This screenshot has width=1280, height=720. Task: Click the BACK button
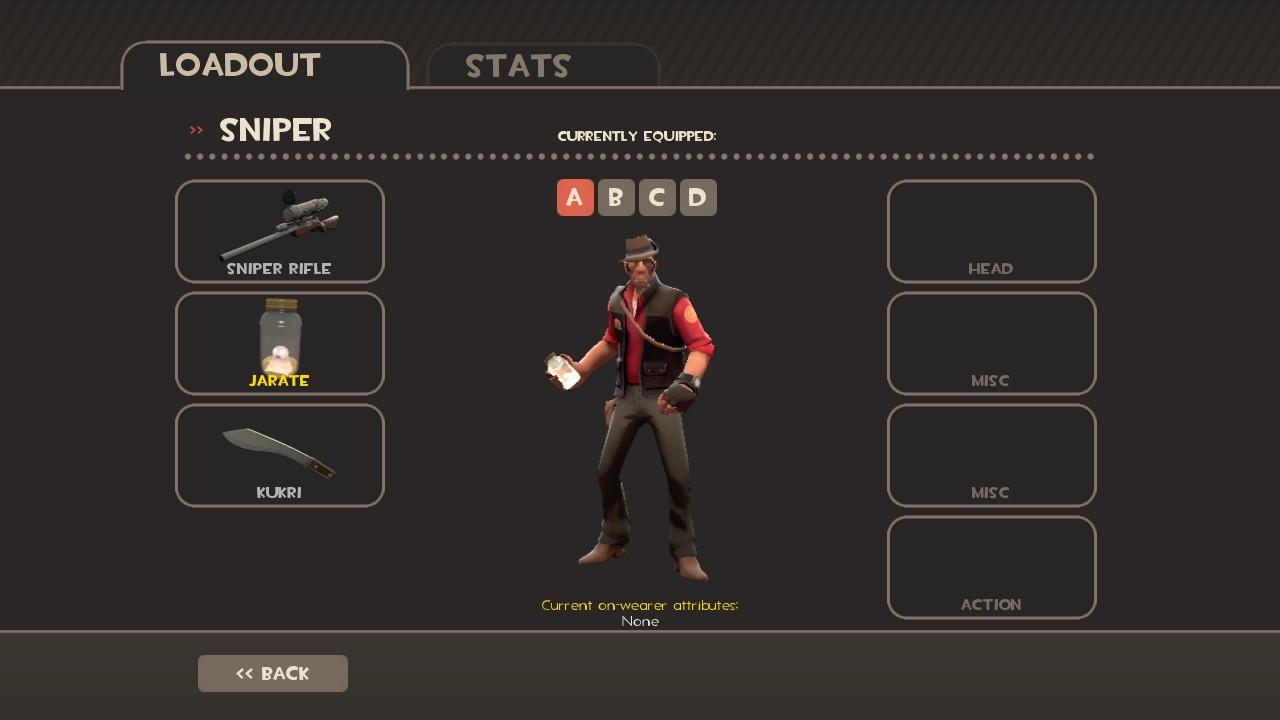[272, 673]
